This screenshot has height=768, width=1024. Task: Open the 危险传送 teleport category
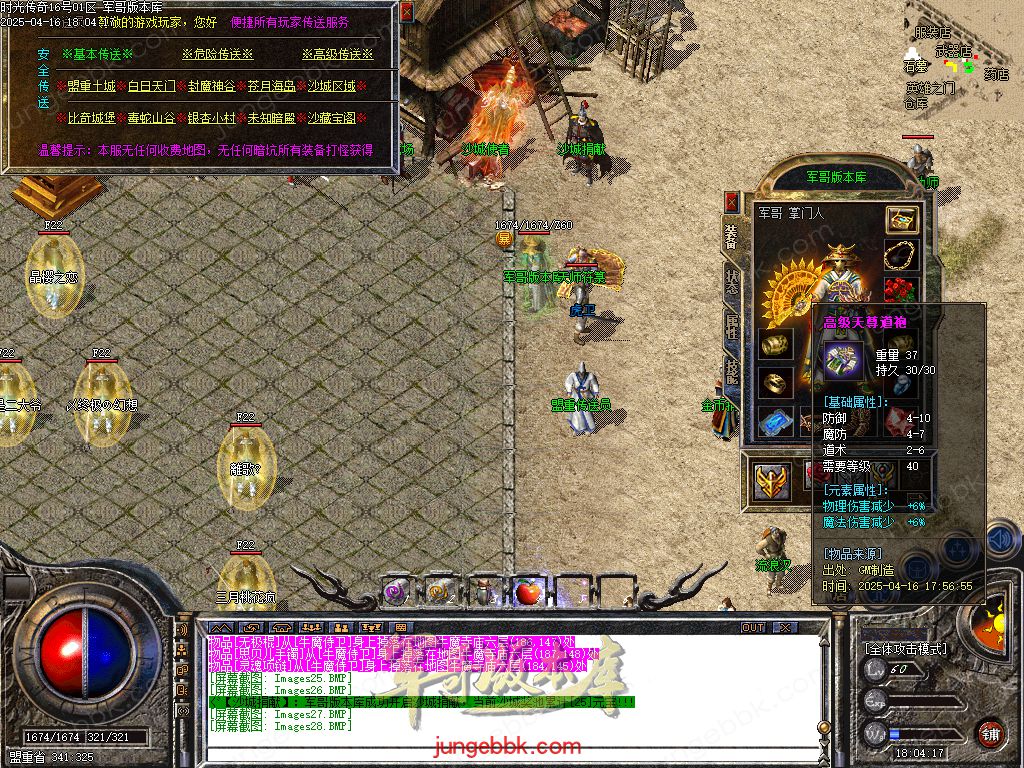click(217, 54)
